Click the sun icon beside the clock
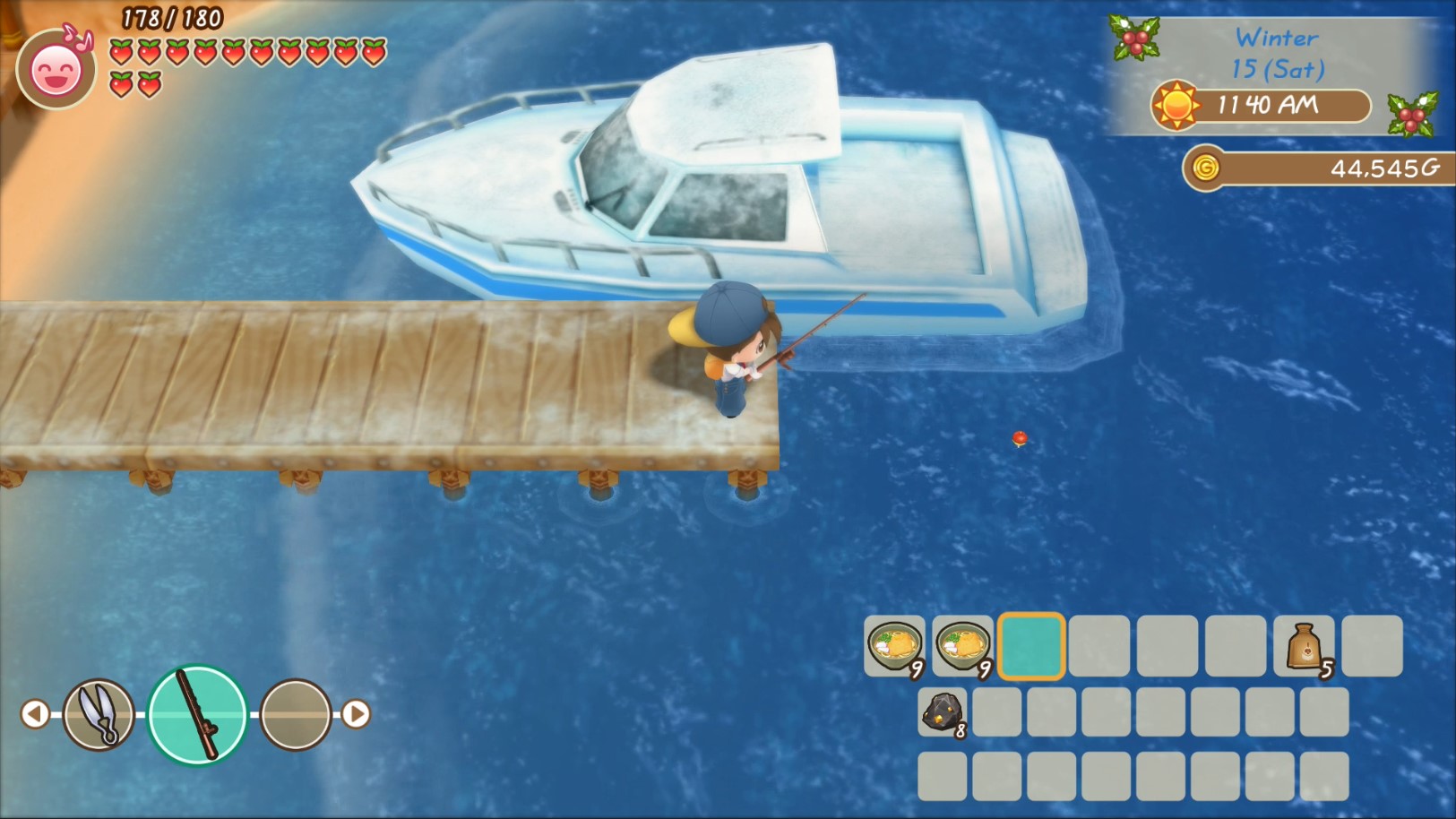 pyautogui.click(x=1174, y=106)
